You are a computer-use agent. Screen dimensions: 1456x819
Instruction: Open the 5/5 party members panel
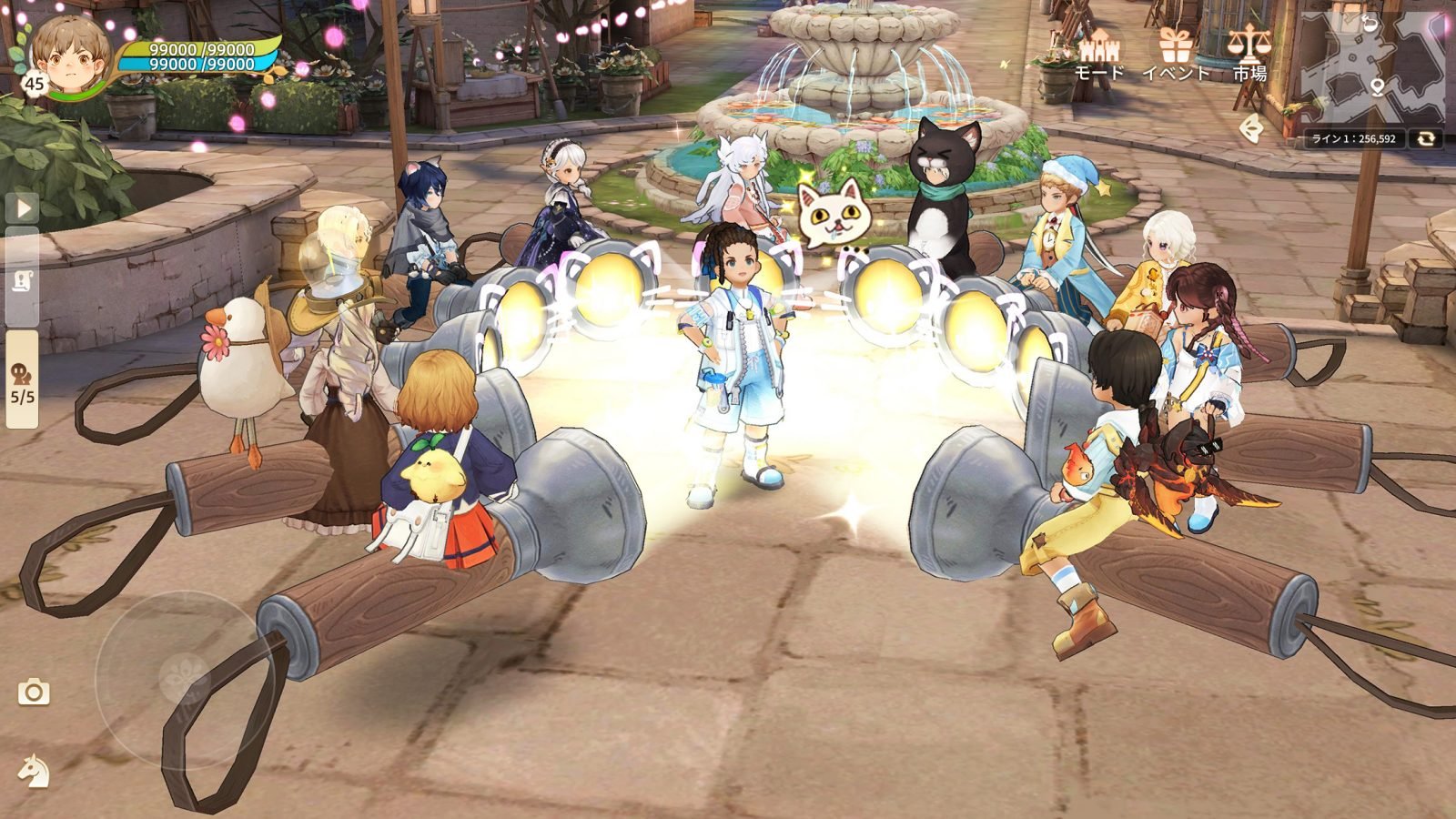coord(23,380)
